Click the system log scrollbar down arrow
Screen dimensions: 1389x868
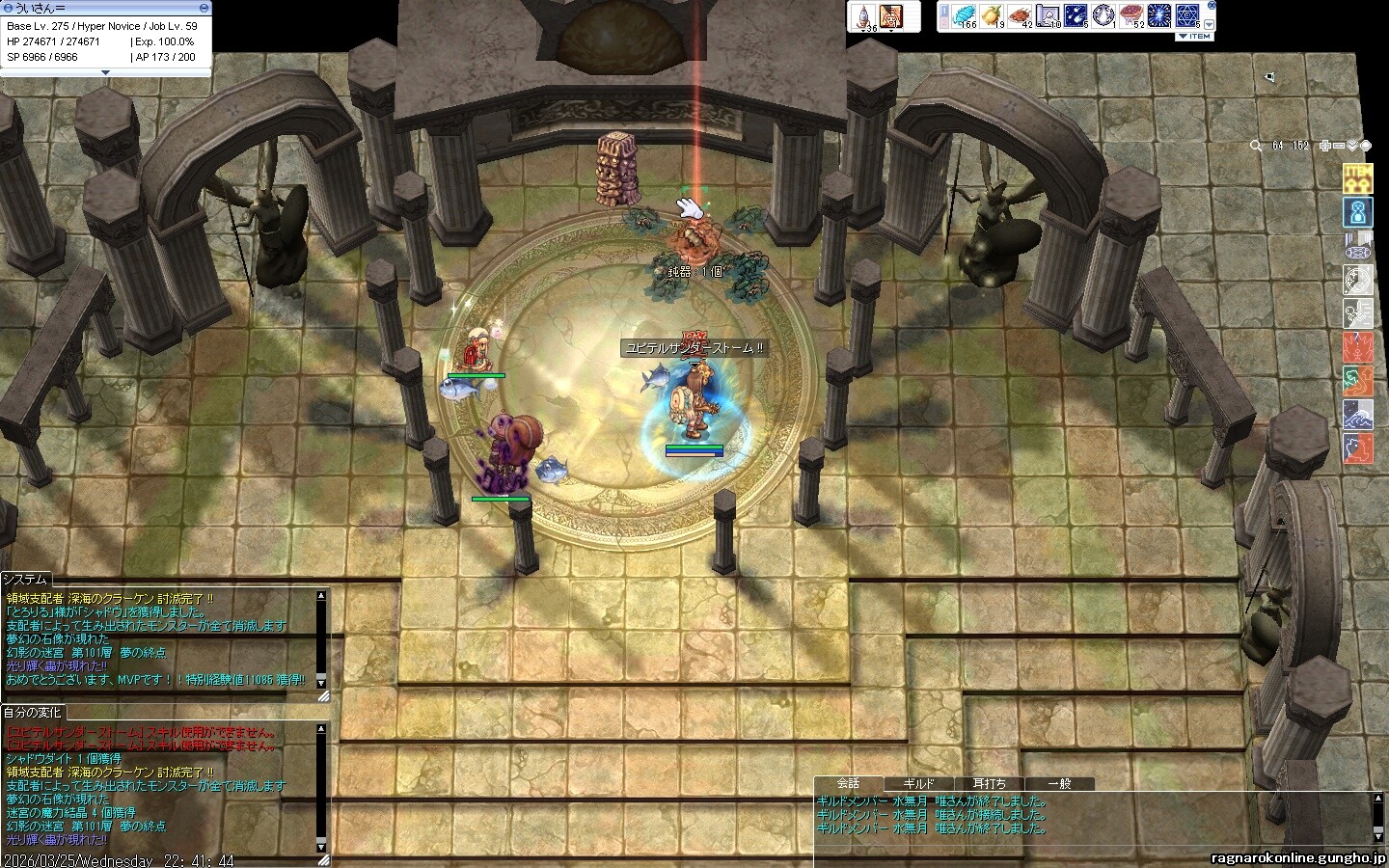[x=321, y=681]
